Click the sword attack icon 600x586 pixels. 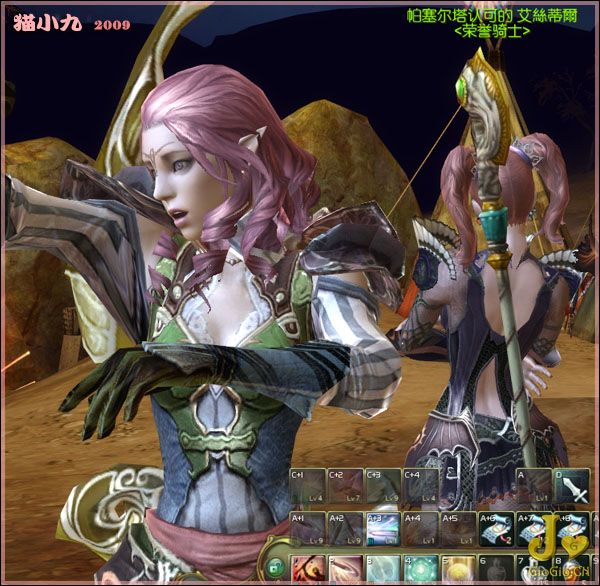571,486
